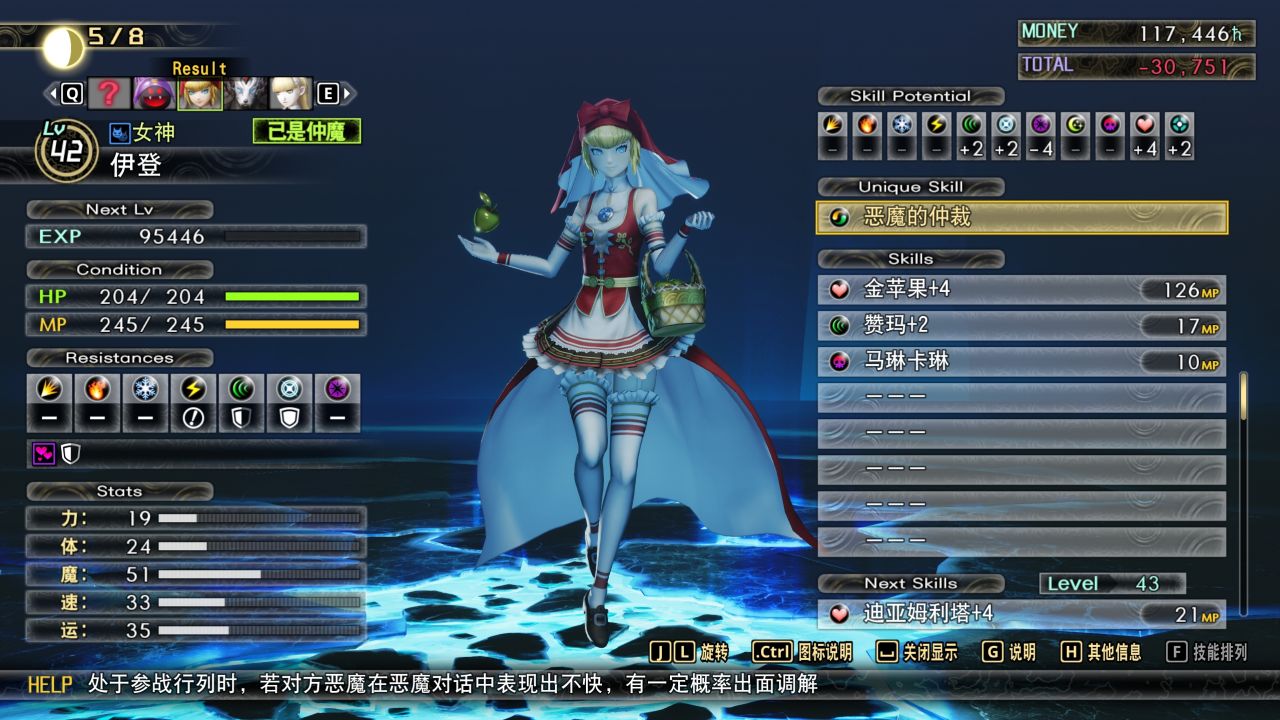Viewport: 1280px width, 720px height.
Task: Choose the 赞玛+2 skill row
Action: click(1021, 326)
